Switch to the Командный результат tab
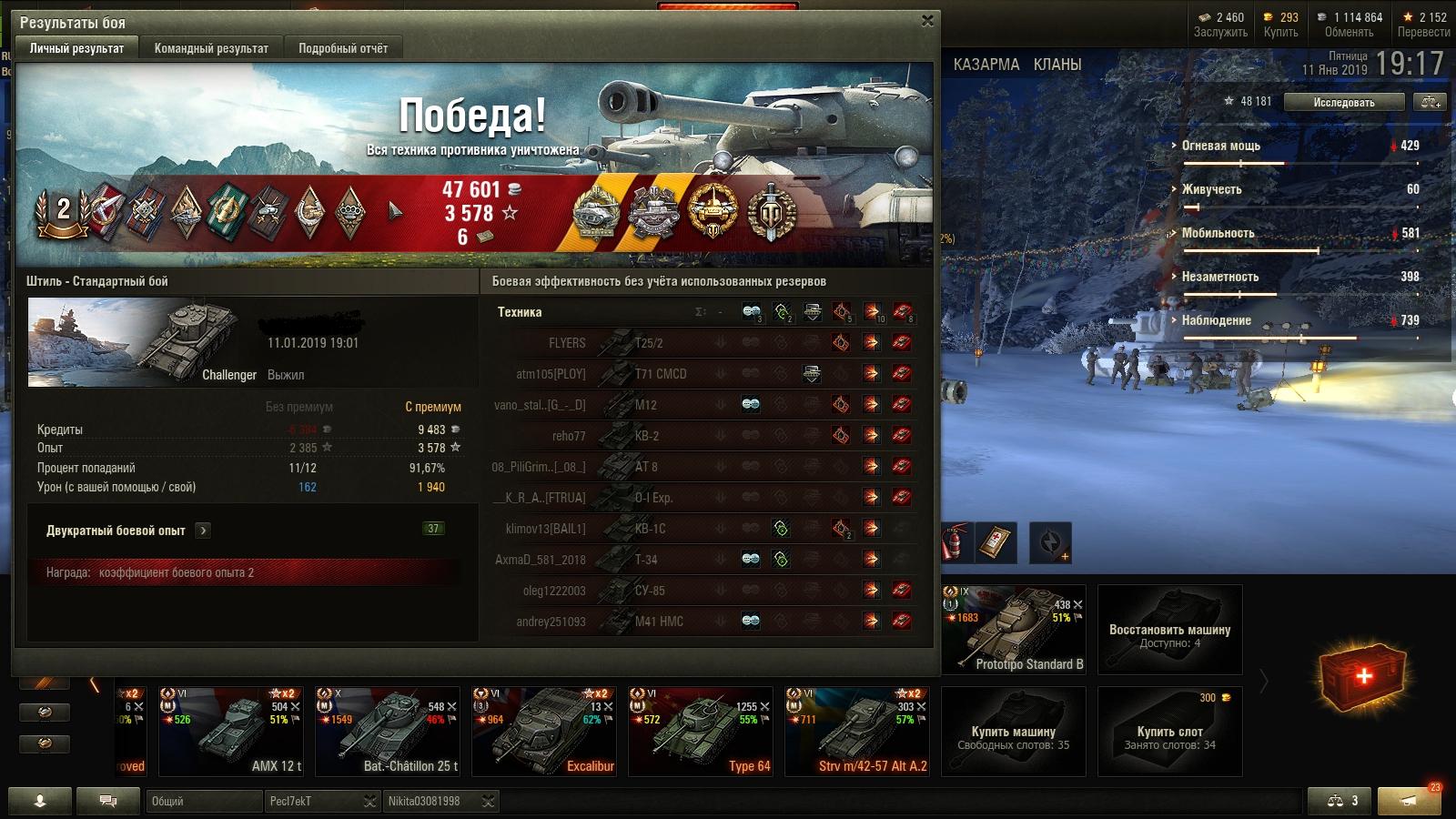This screenshot has height=819, width=1456. [x=212, y=47]
